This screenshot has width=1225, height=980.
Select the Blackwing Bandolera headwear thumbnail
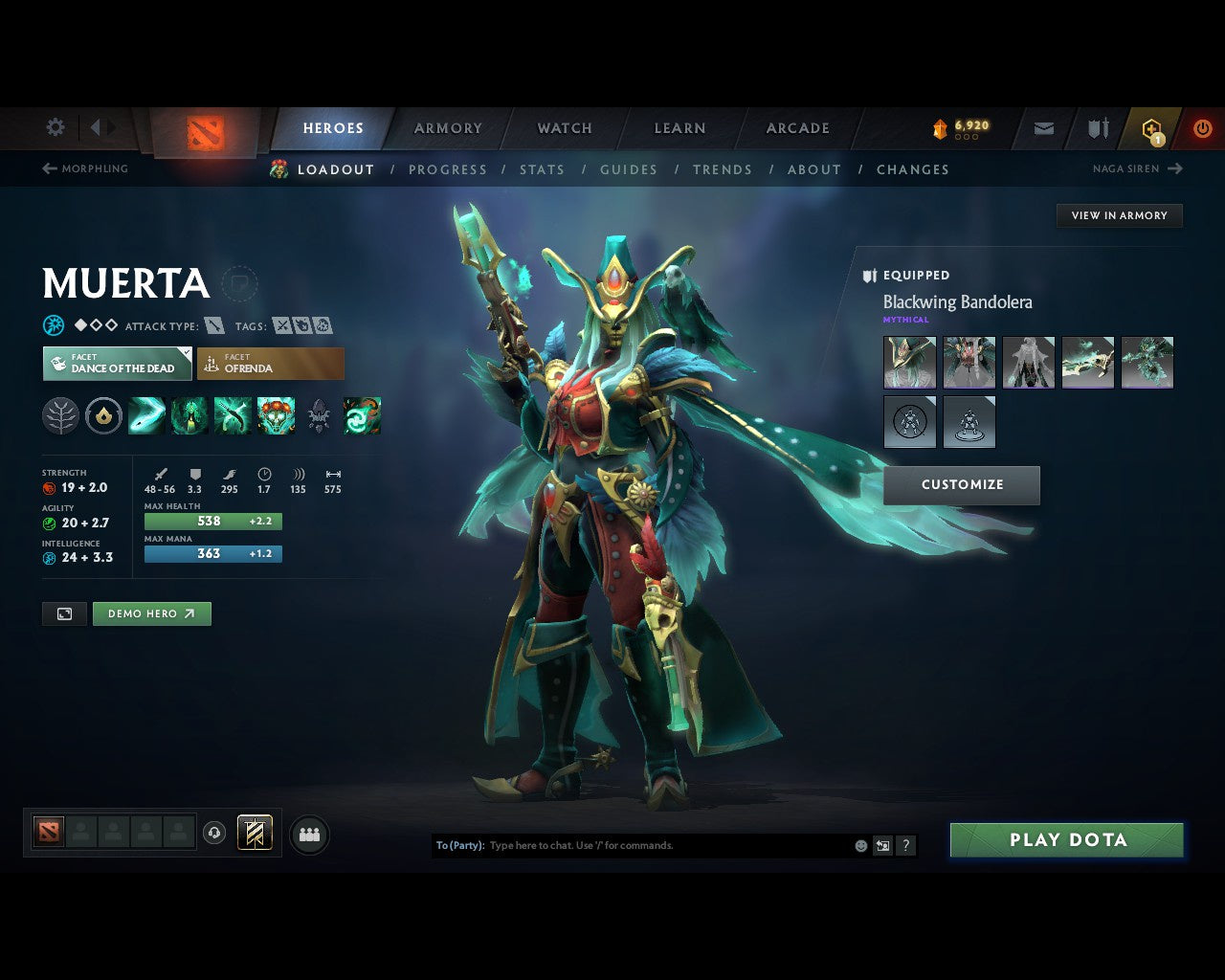pyautogui.click(x=907, y=362)
